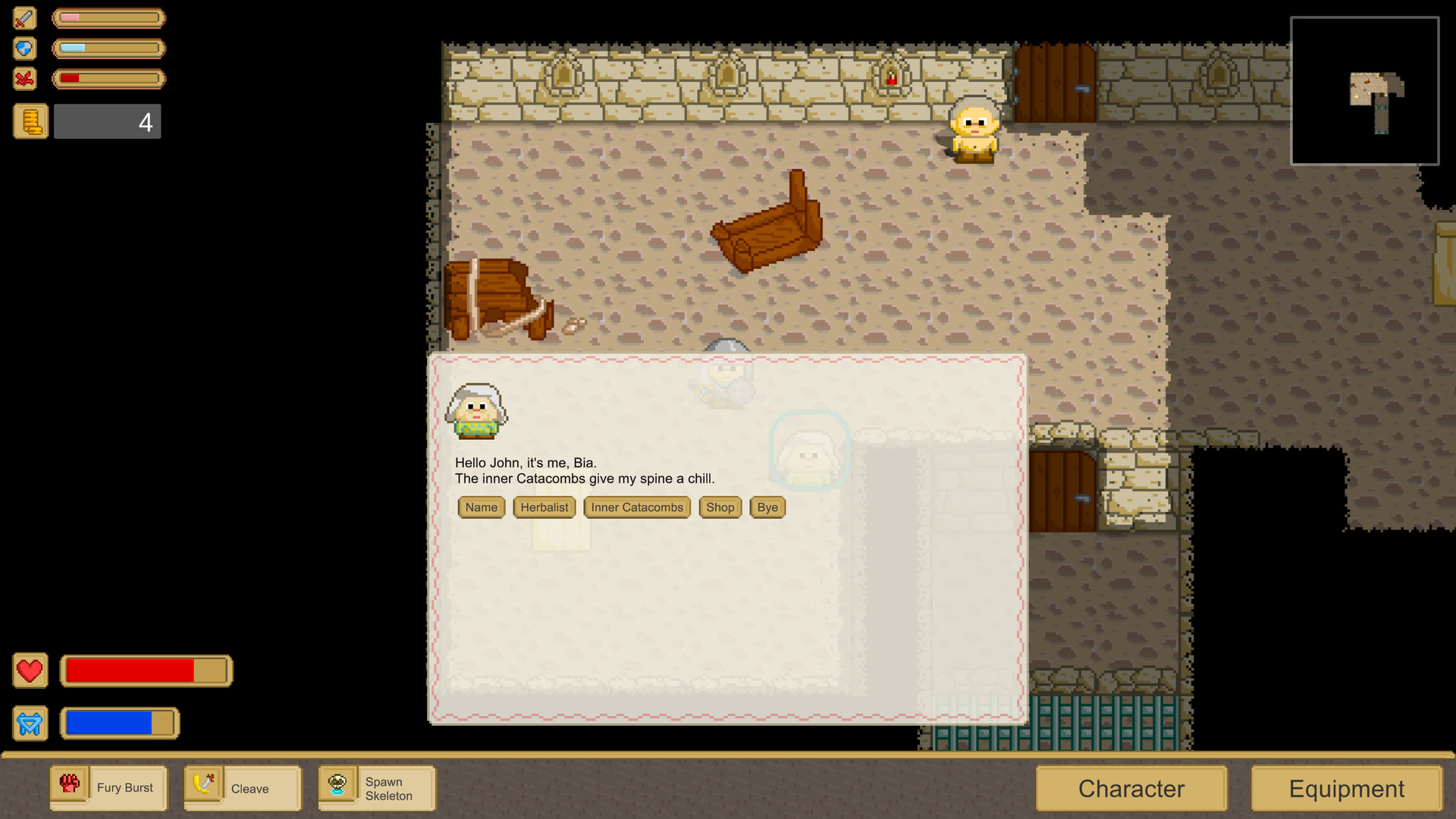
Task: Activate the Fury Burst fist icon
Action: tap(71, 787)
